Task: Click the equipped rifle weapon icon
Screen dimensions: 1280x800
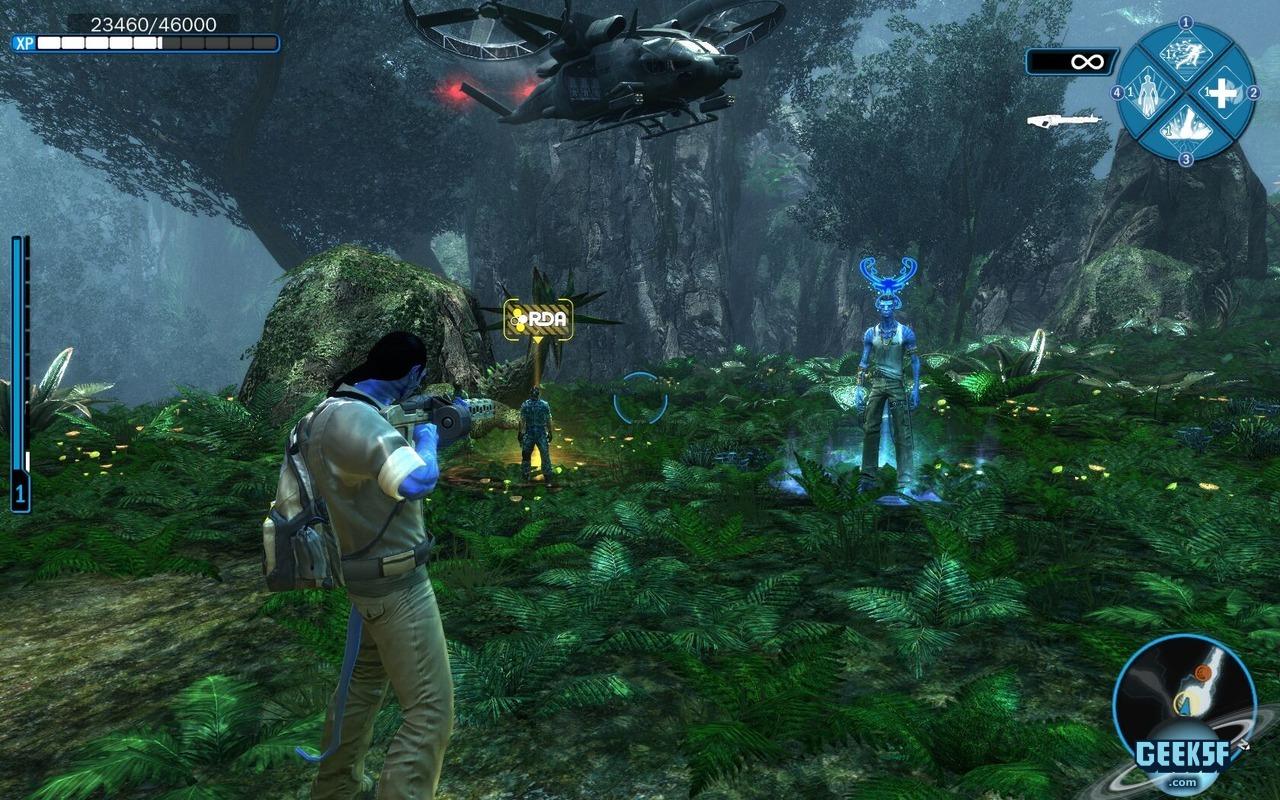Action: click(x=1064, y=121)
